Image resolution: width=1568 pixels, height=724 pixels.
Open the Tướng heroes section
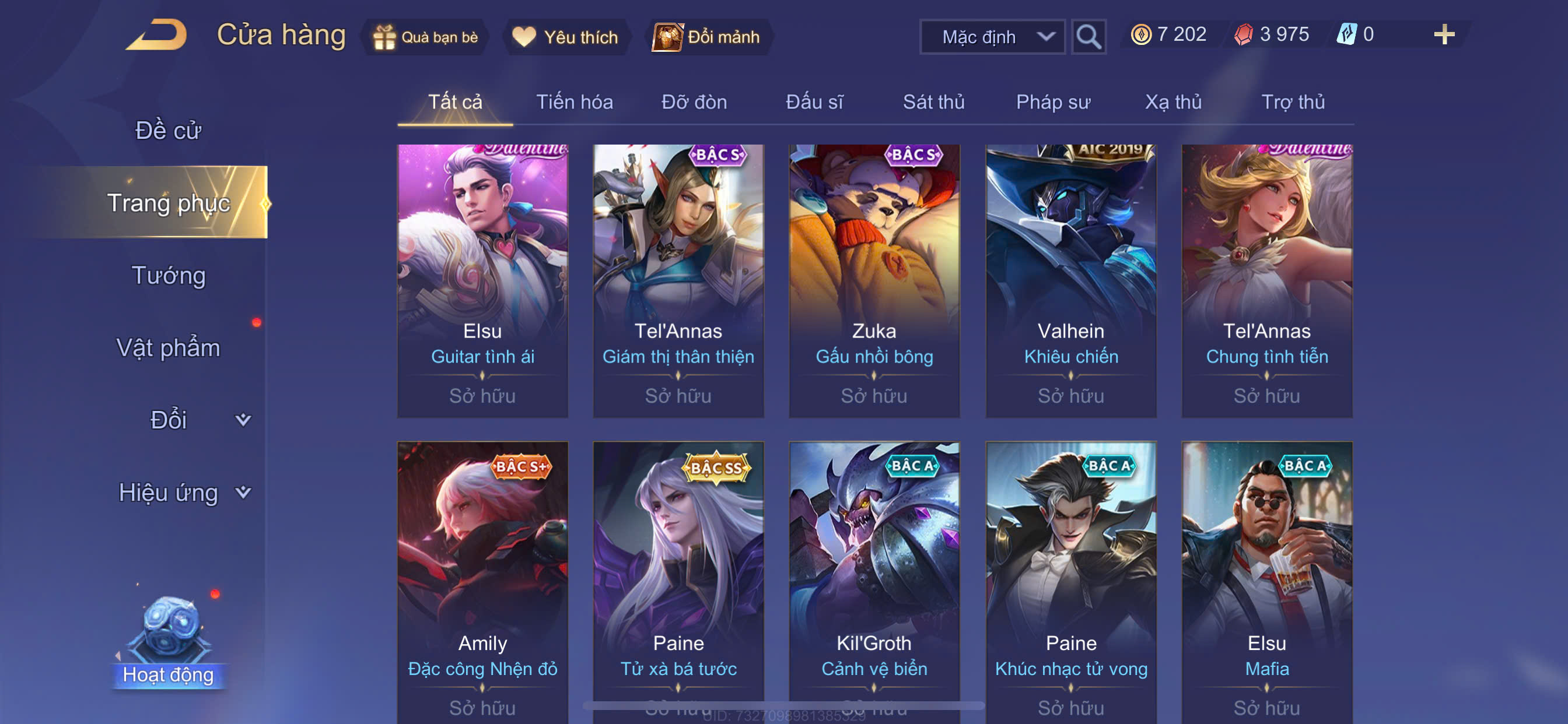169,275
